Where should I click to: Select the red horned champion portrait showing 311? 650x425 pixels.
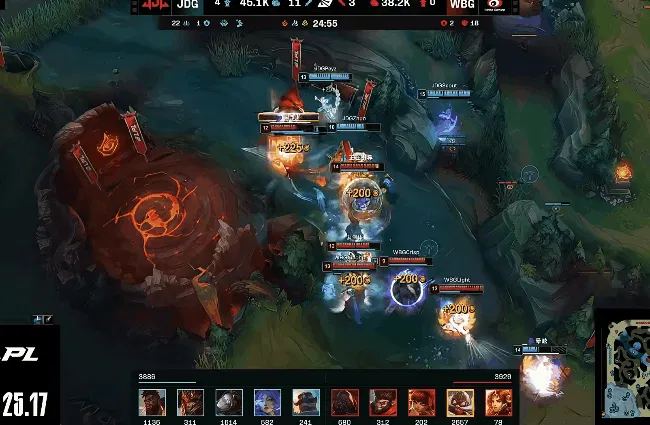point(190,402)
